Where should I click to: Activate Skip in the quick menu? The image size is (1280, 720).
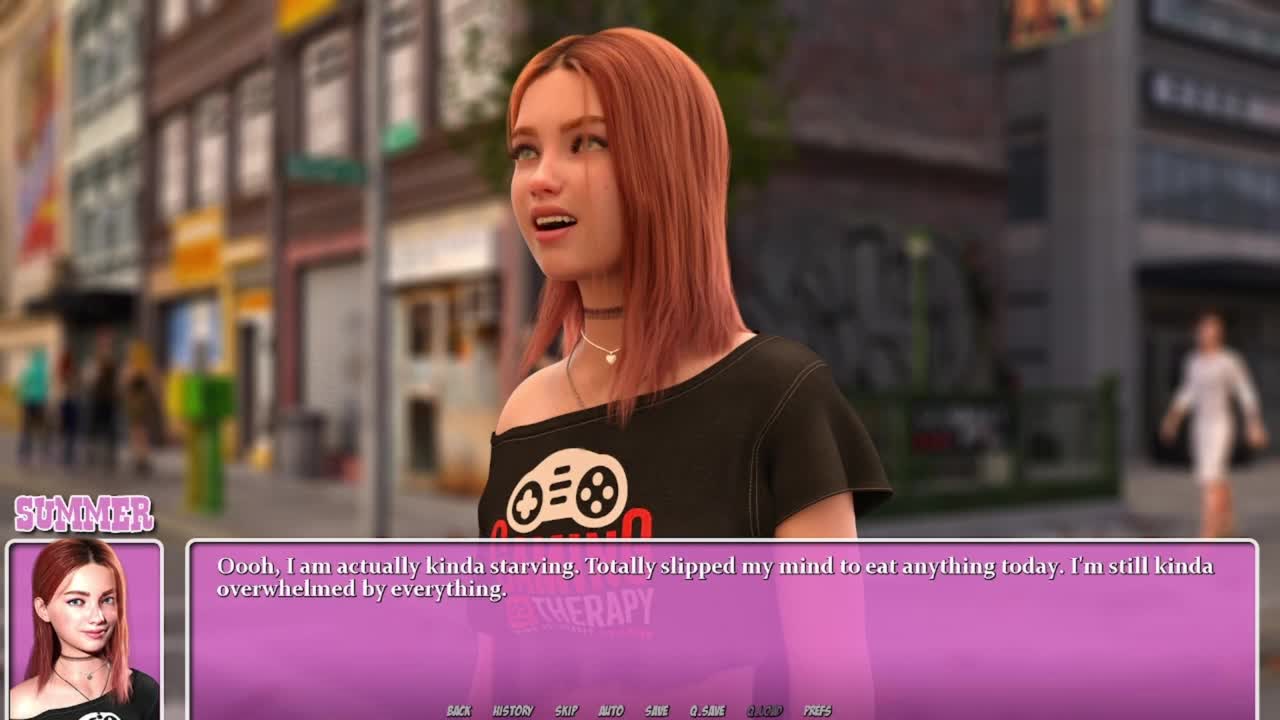tap(566, 711)
